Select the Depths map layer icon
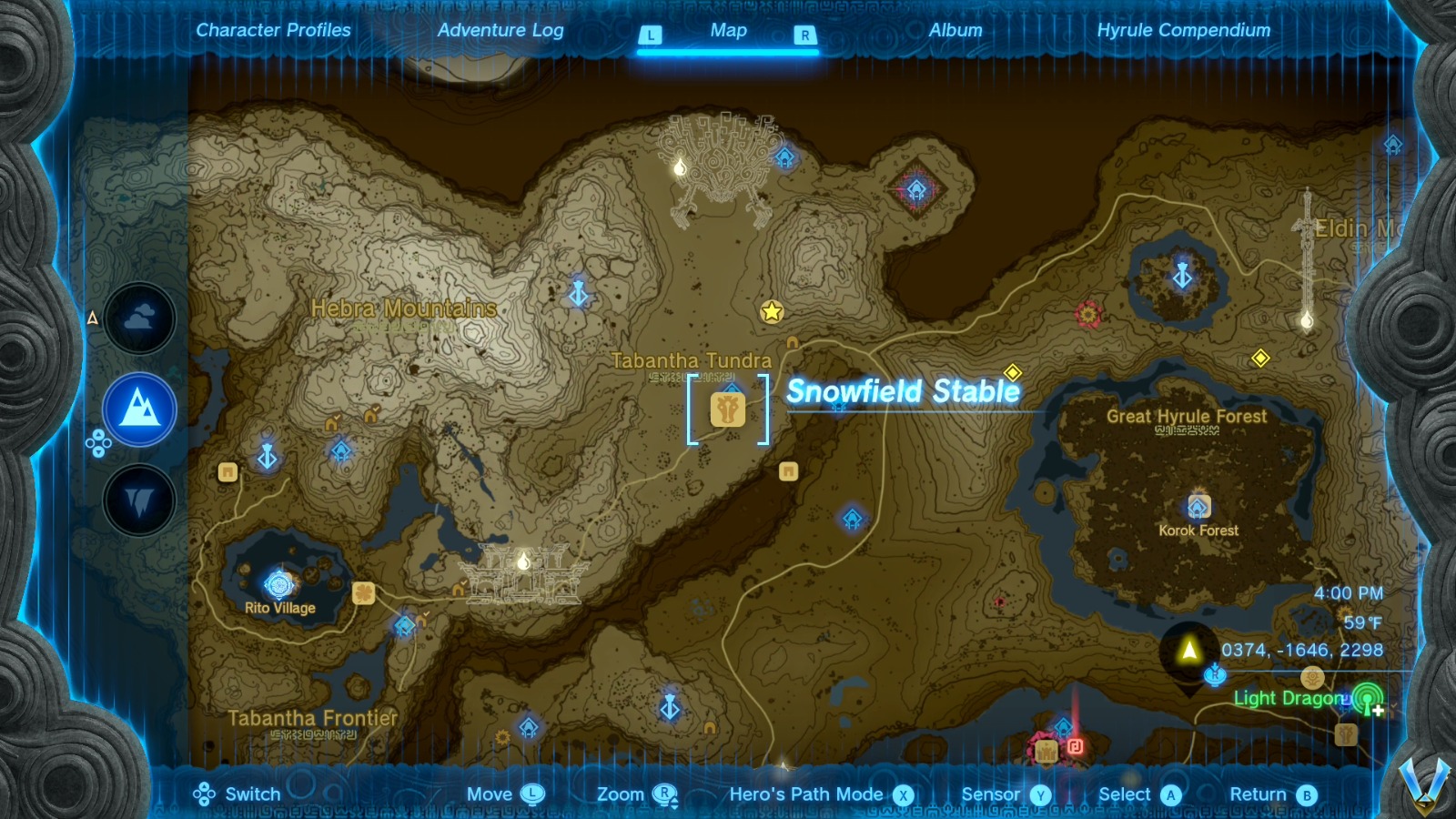 pyautogui.click(x=138, y=500)
